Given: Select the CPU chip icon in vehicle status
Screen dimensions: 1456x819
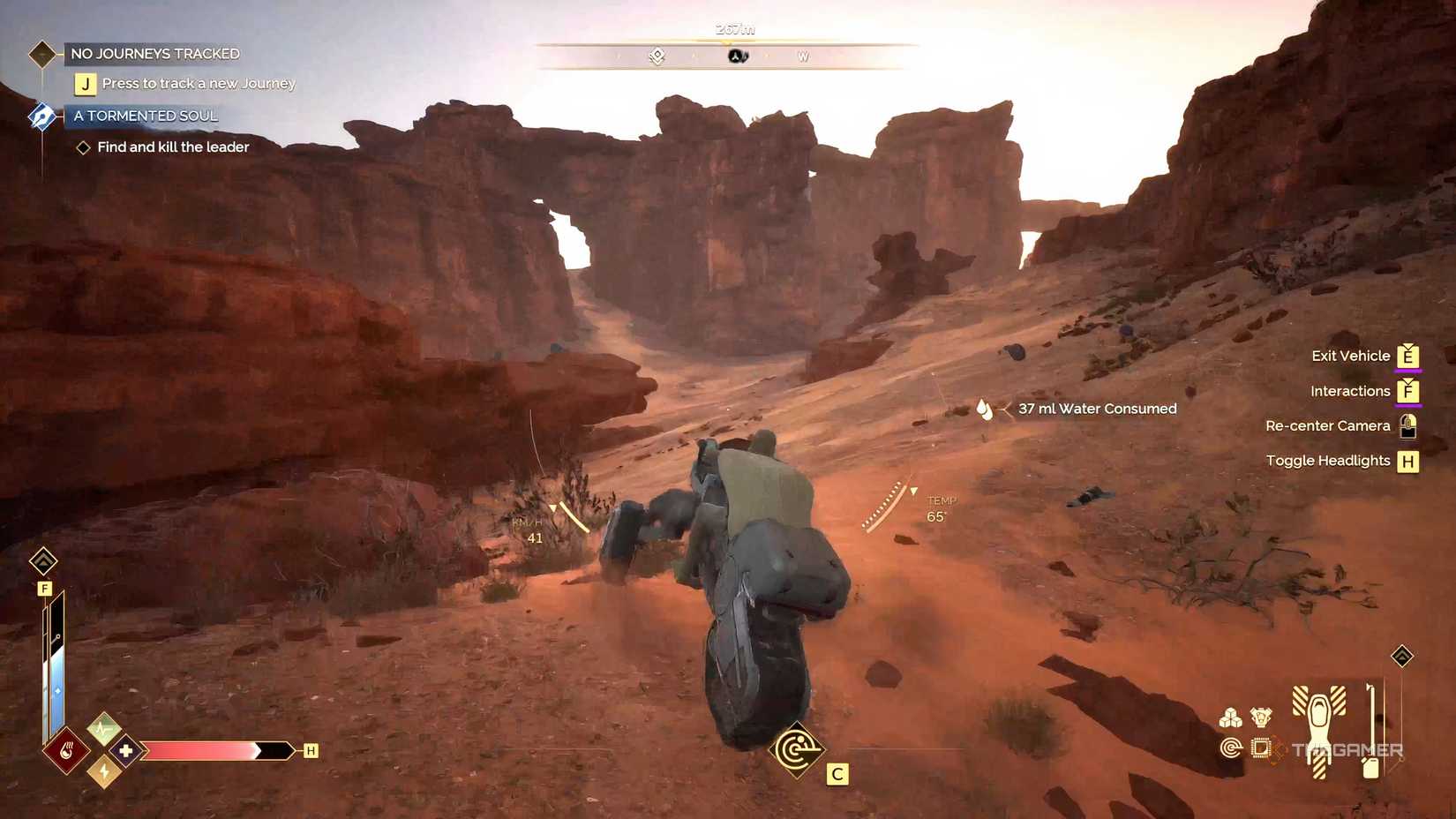Looking at the screenshot, I should (1262, 747).
